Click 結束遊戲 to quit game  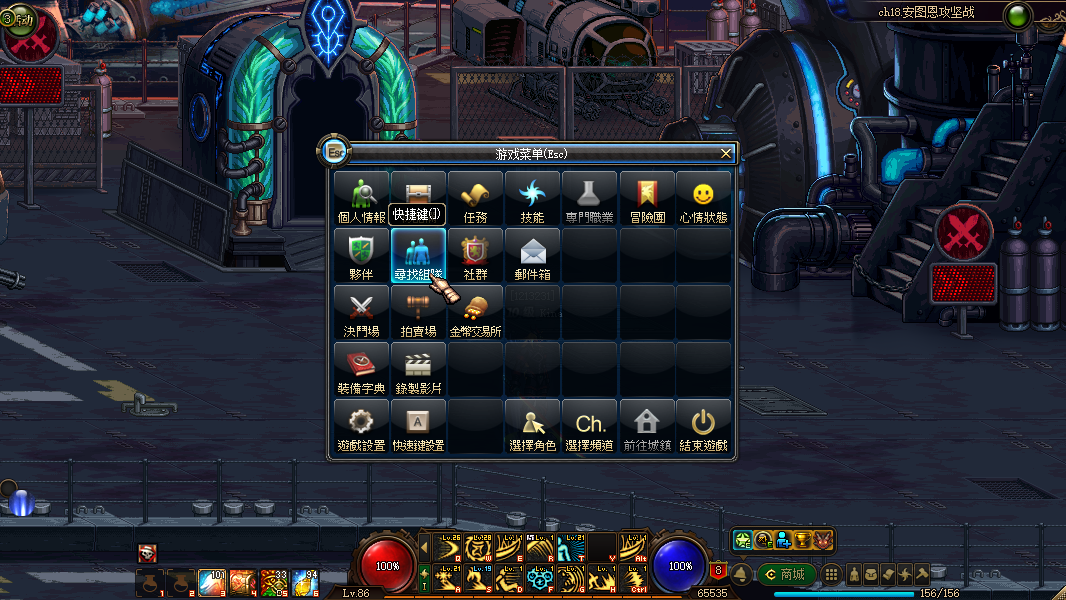703,426
